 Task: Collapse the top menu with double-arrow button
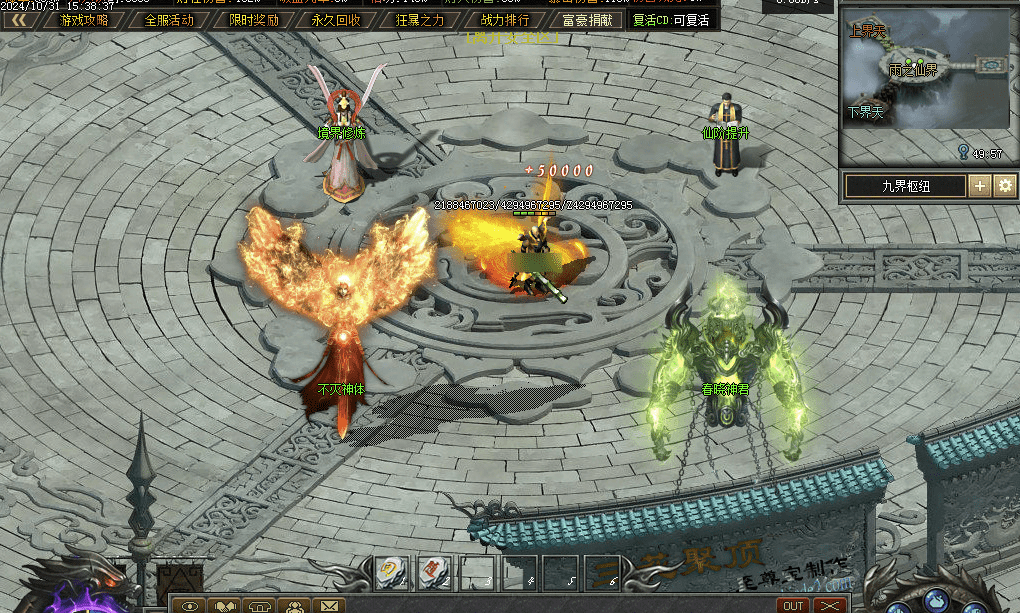[18, 20]
